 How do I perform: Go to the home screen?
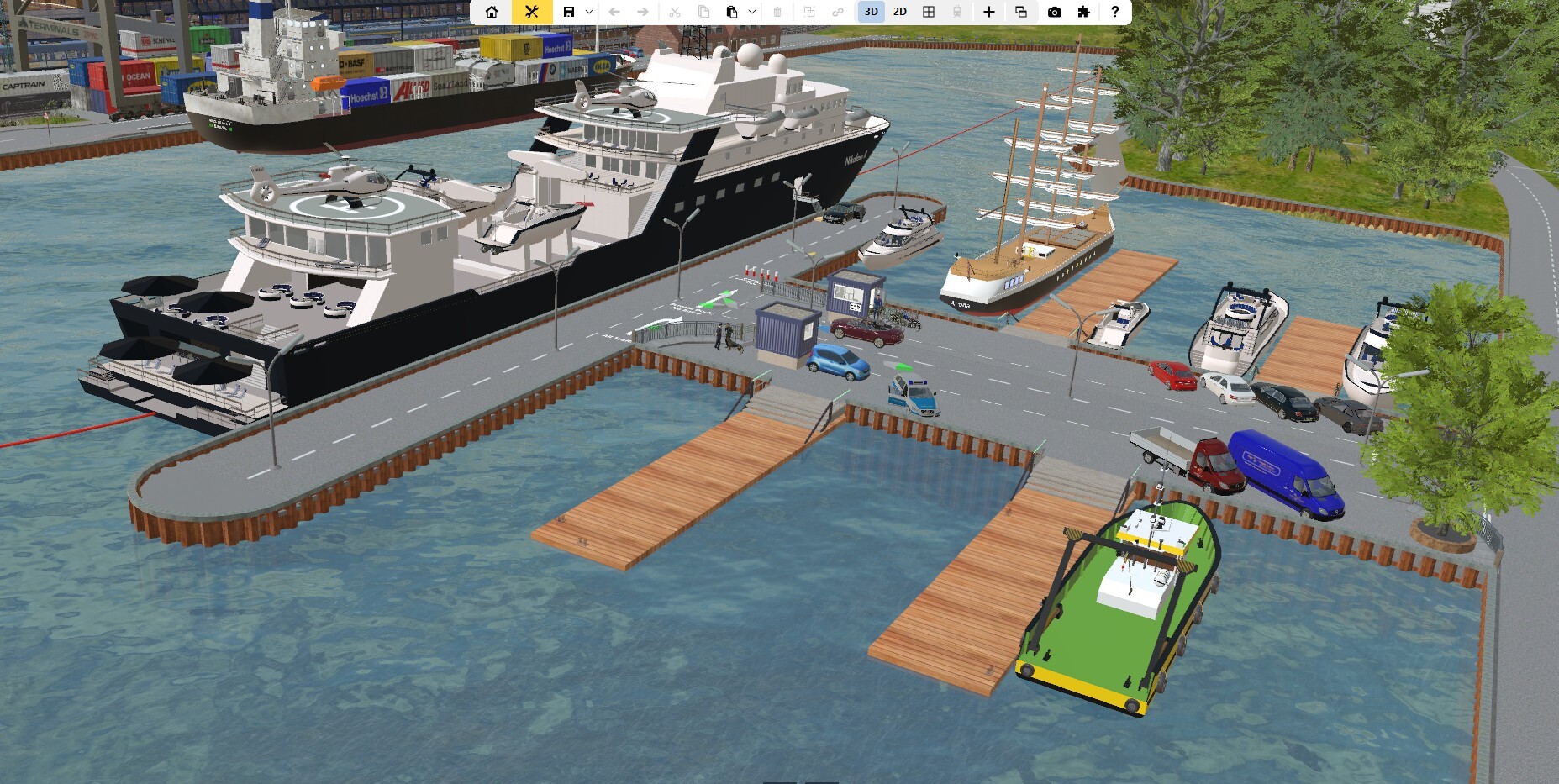click(x=492, y=12)
